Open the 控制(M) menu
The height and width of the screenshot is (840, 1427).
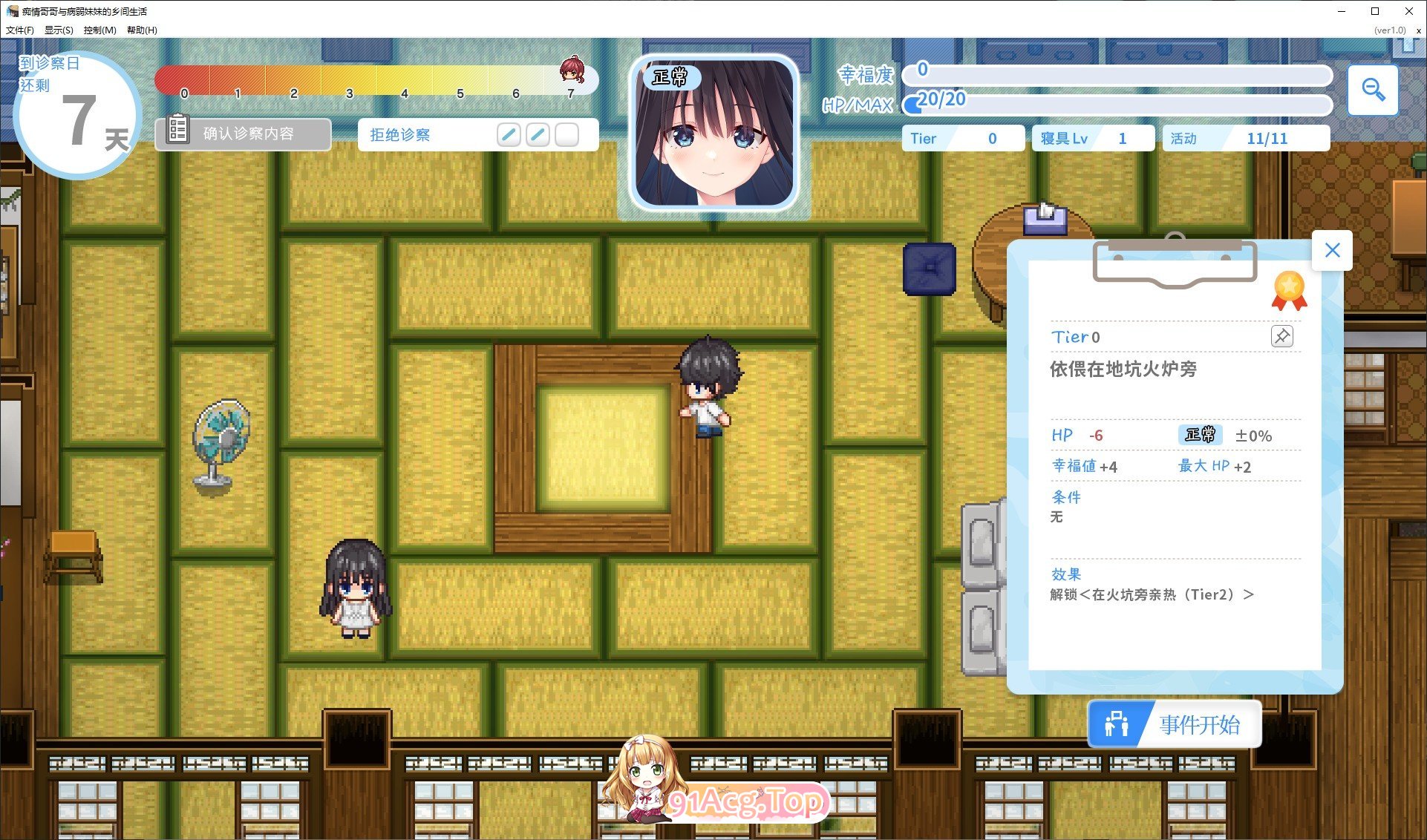click(99, 30)
